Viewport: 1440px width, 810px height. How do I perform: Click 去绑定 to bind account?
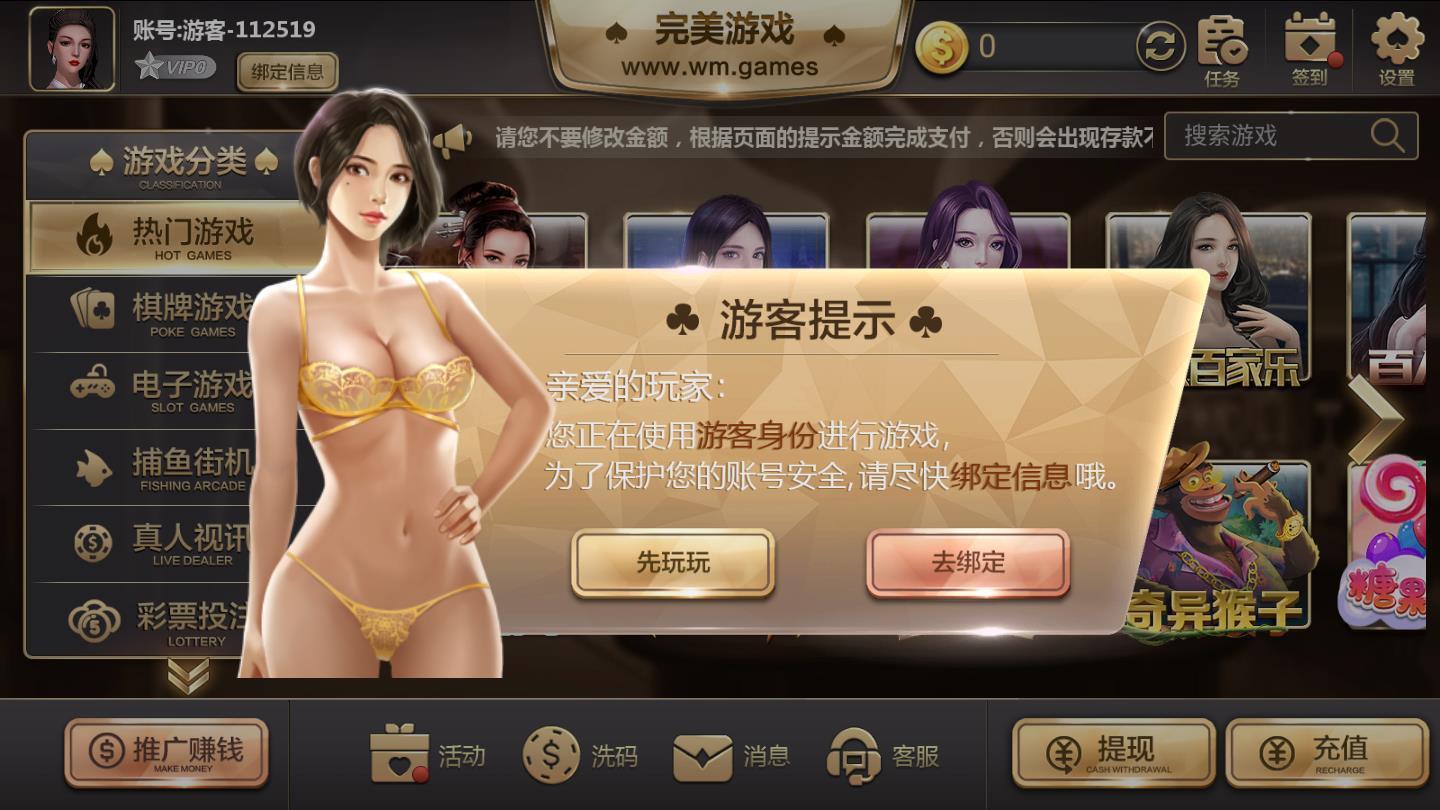click(969, 562)
